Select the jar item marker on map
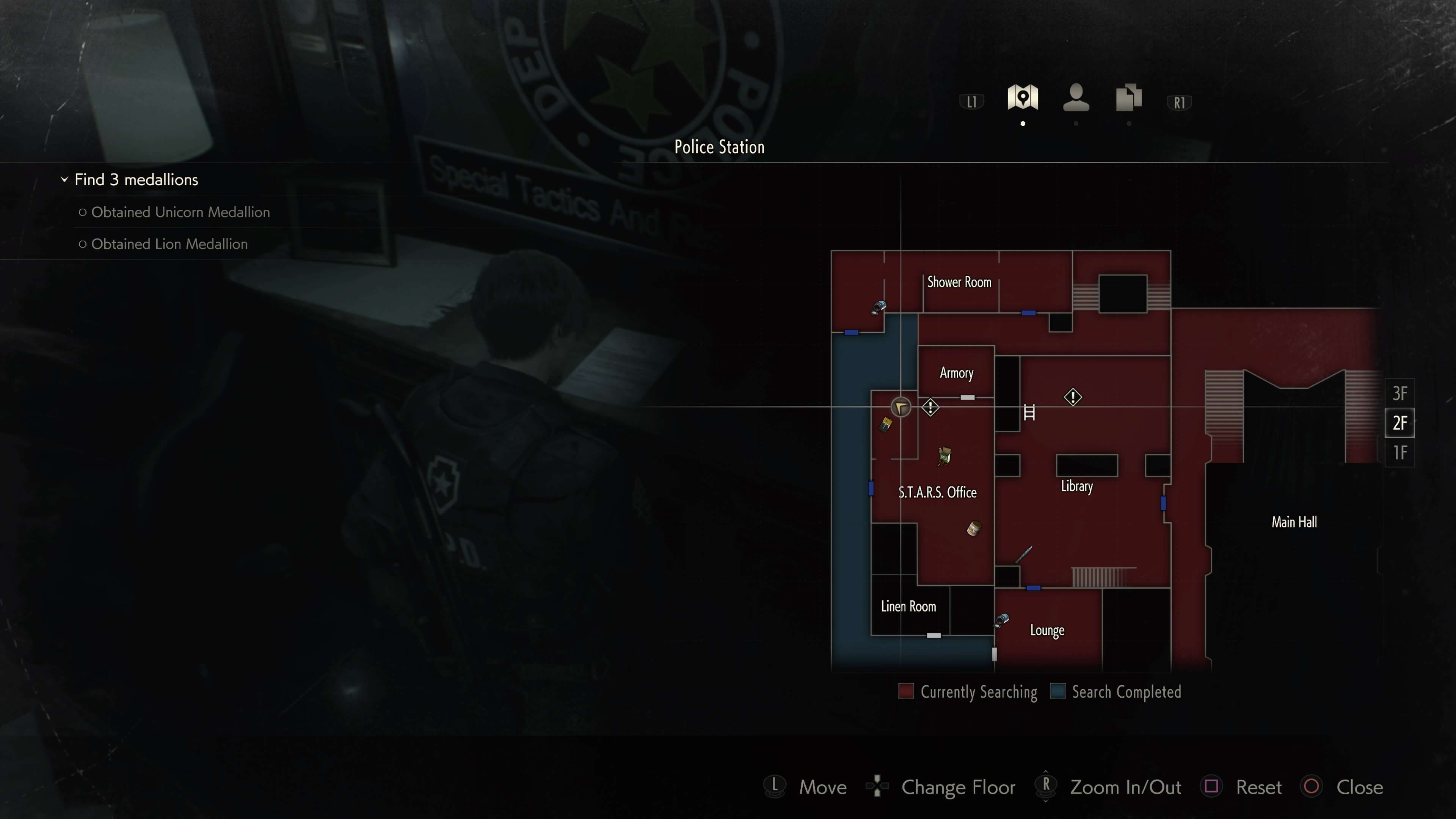Viewport: 1456px width, 819px height. click(x=973, y=529)
